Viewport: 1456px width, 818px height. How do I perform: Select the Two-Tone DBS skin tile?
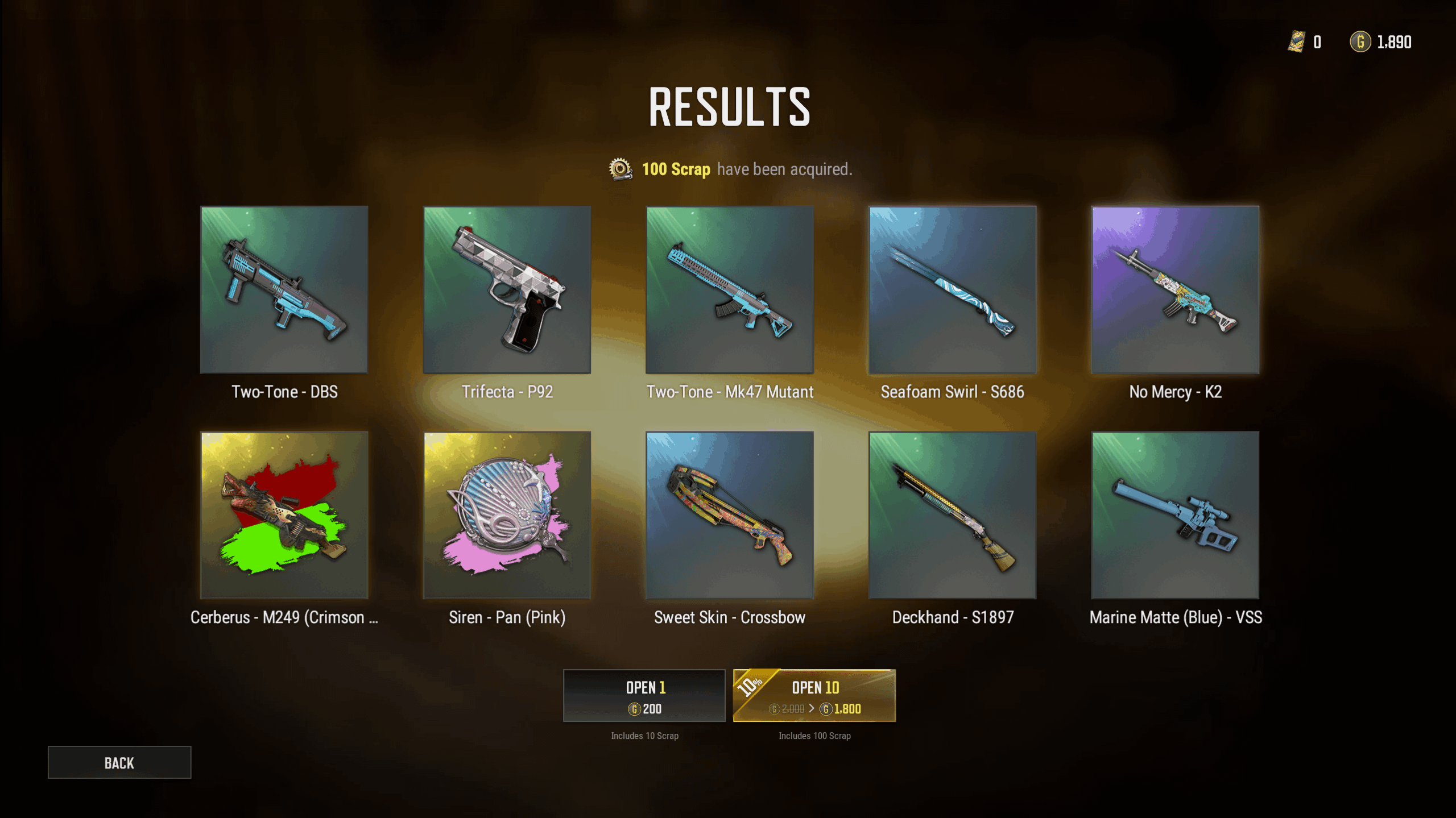coord(284,290)
